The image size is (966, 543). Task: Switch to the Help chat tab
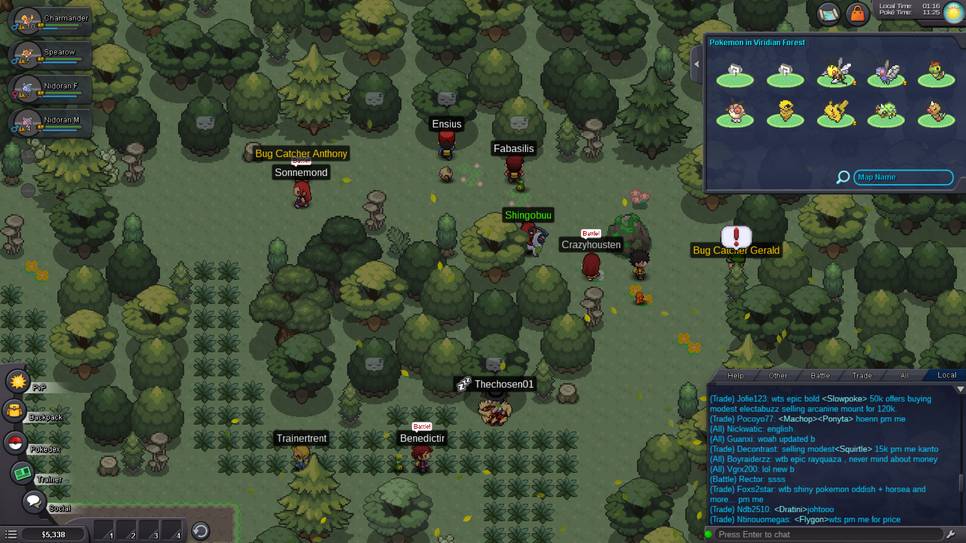[x=736, y=376]
